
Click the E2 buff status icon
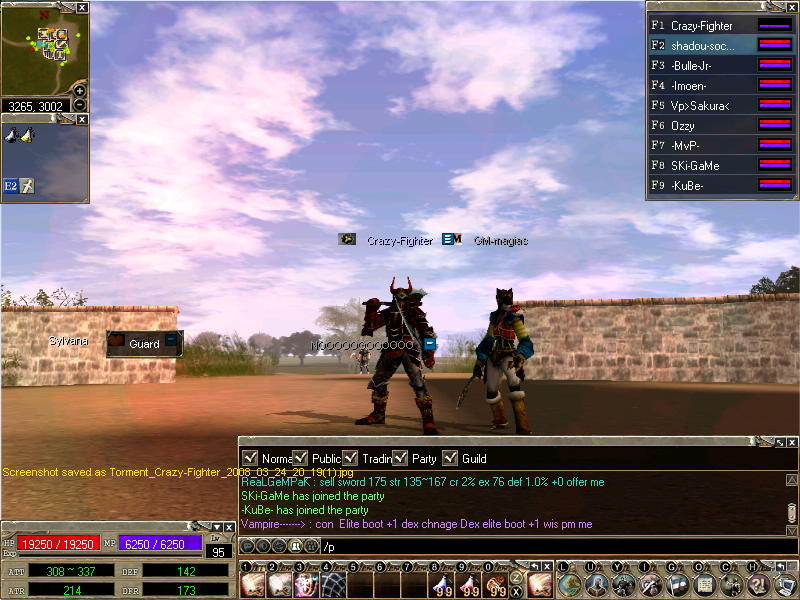click(11, 186)
